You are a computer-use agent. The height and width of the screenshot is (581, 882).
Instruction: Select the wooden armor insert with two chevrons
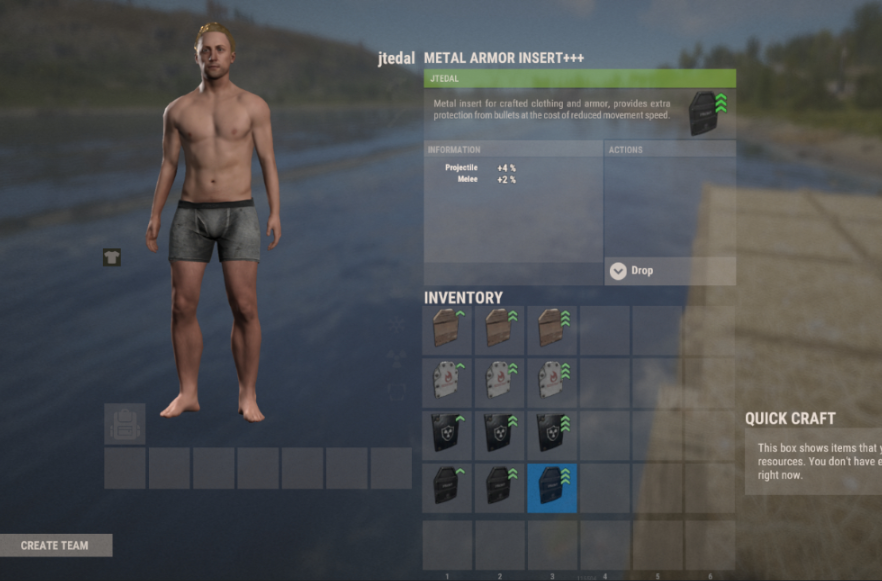click(500, 331)
